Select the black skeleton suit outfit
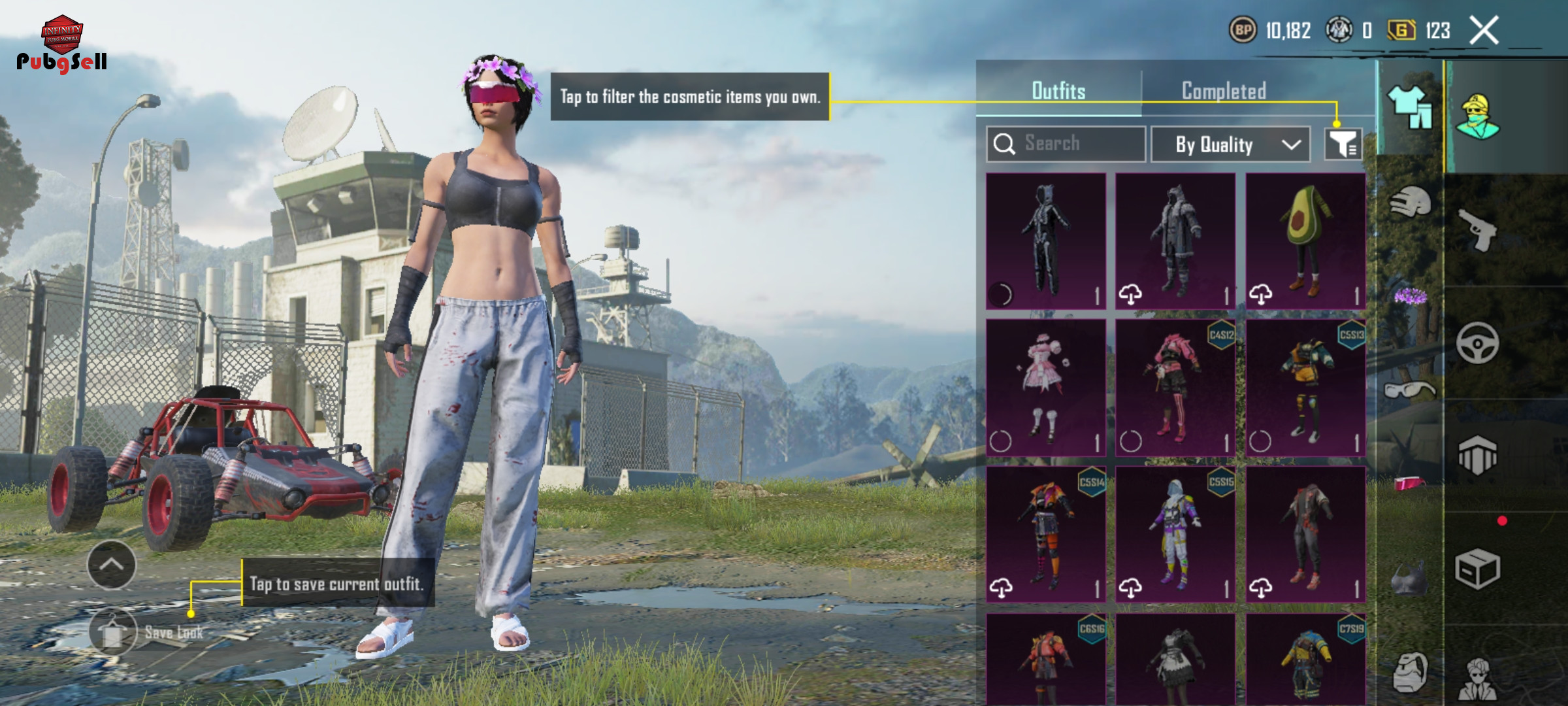Screen dimensions: 1568x706 [x=1045, y=241]
